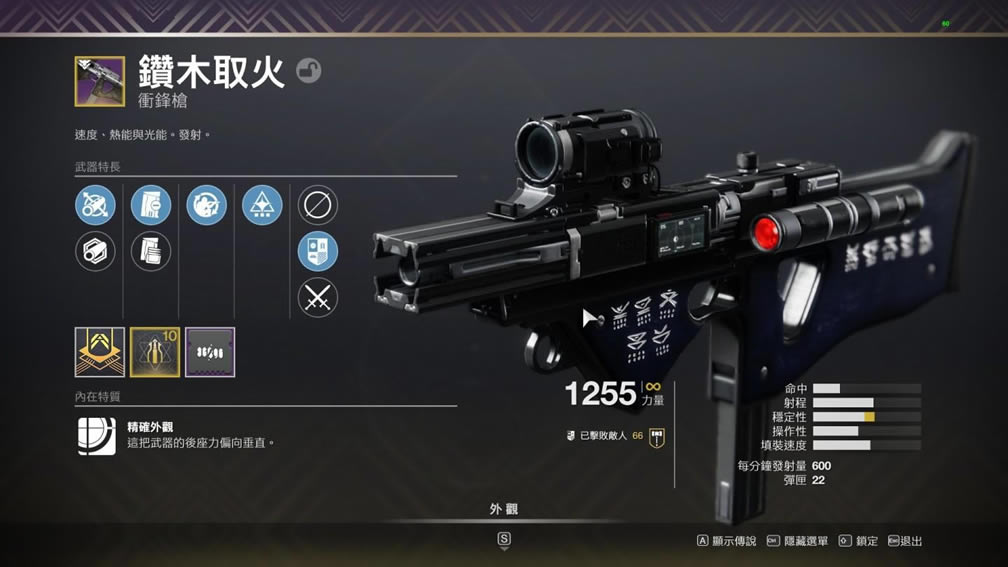Inspect the triangle with three dots perk
The width and height of the screenshot is (1008, 567).
coord(262,205)
